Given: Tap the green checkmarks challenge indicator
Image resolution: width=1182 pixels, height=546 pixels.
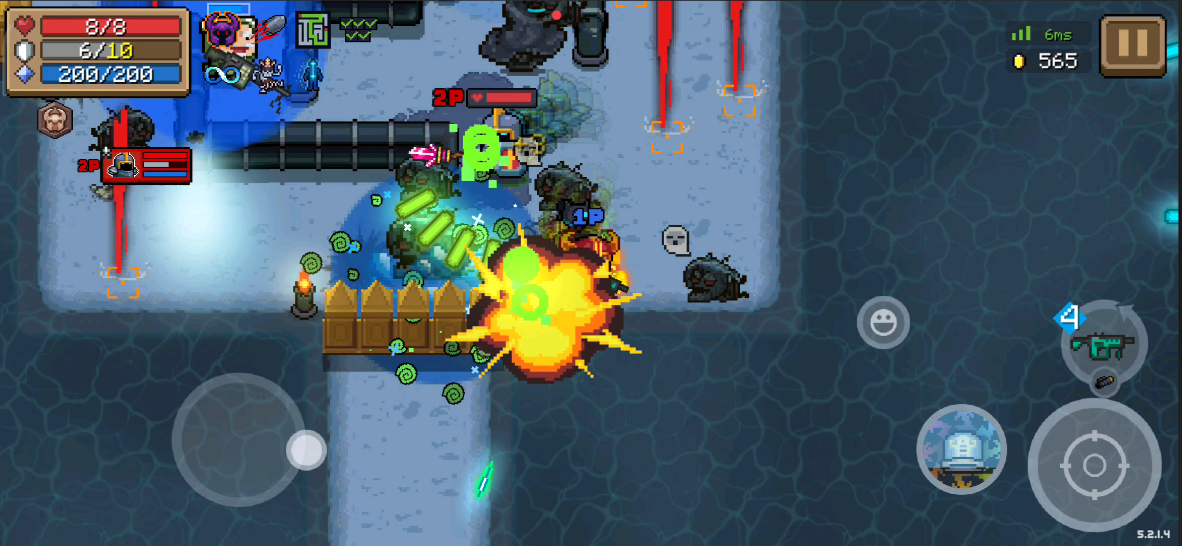Looking at the screenshot, I should point(360,28).
